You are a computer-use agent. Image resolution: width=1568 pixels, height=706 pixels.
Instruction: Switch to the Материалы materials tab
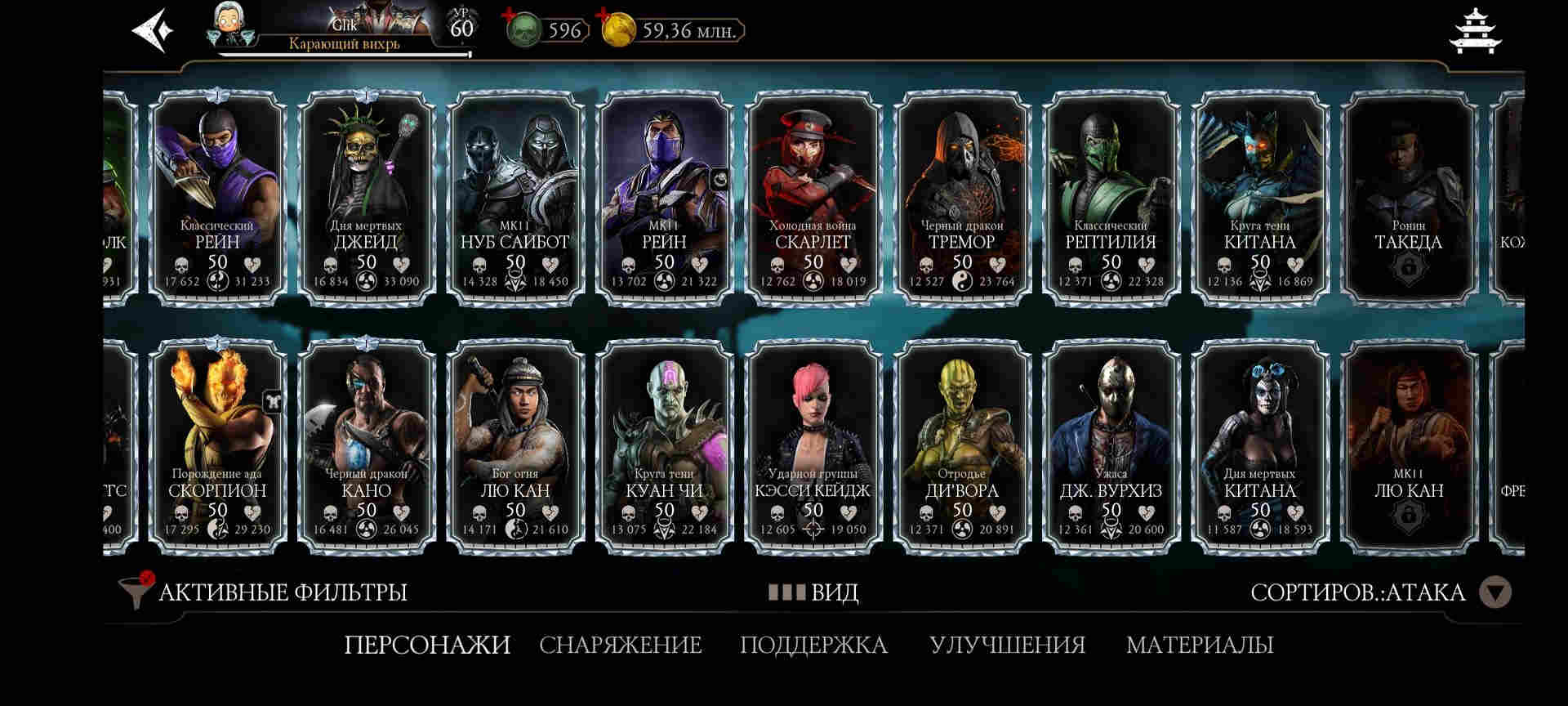click(1200, 645)
